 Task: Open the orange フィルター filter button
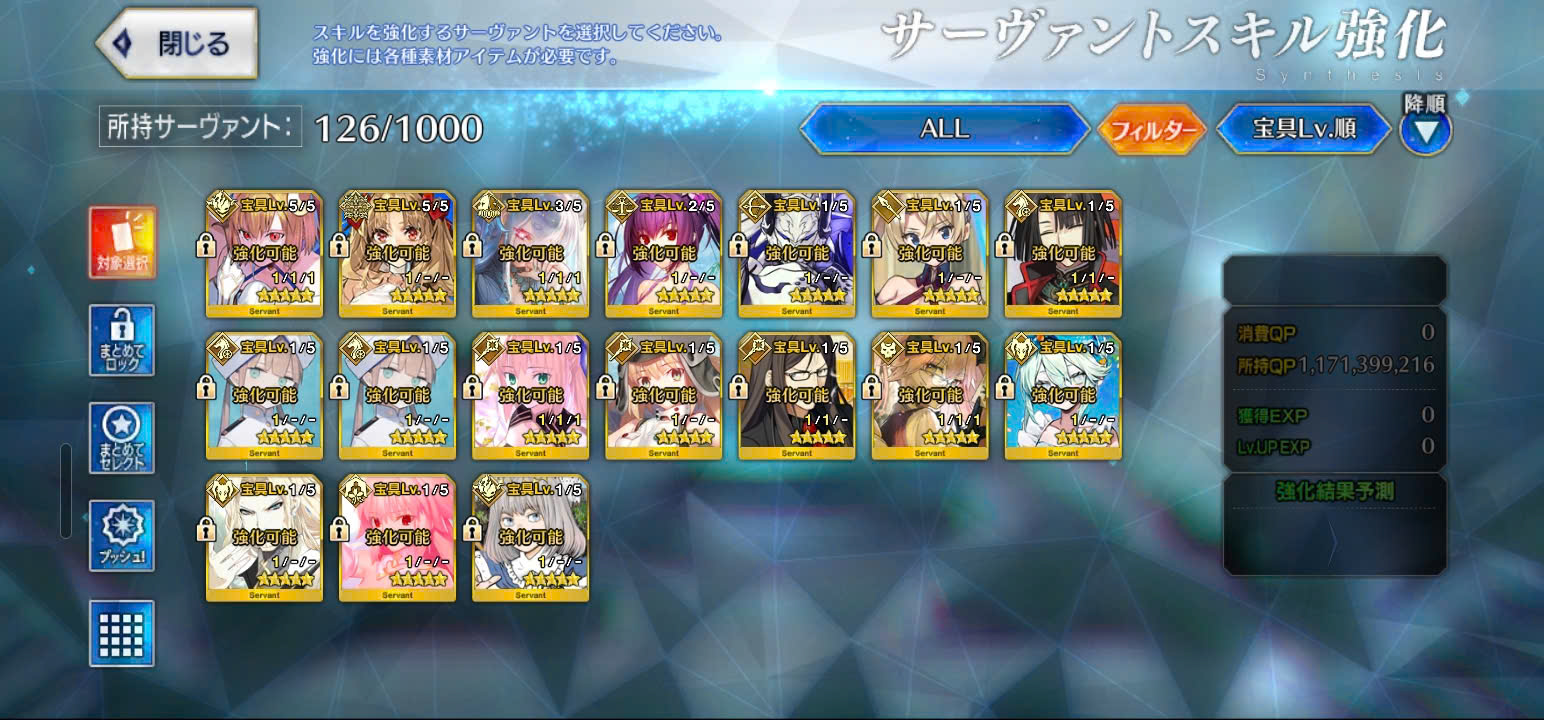click(1152, 130)
